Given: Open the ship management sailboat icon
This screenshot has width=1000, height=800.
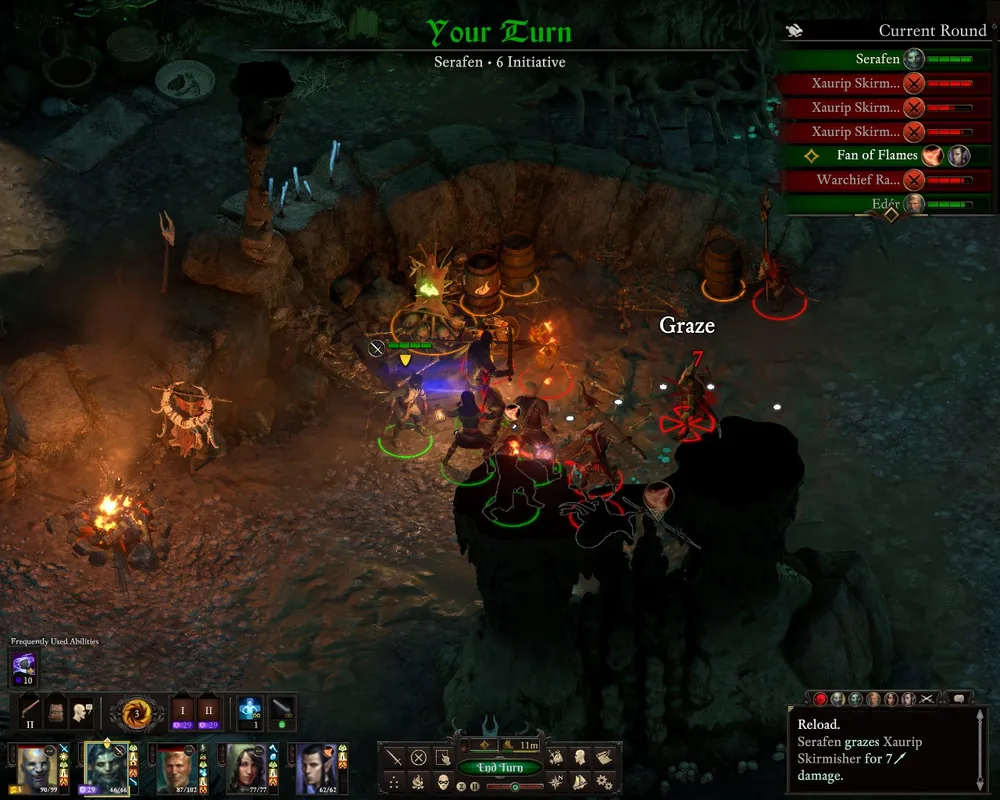Looking at the screenshot, I should click(581, 781).
